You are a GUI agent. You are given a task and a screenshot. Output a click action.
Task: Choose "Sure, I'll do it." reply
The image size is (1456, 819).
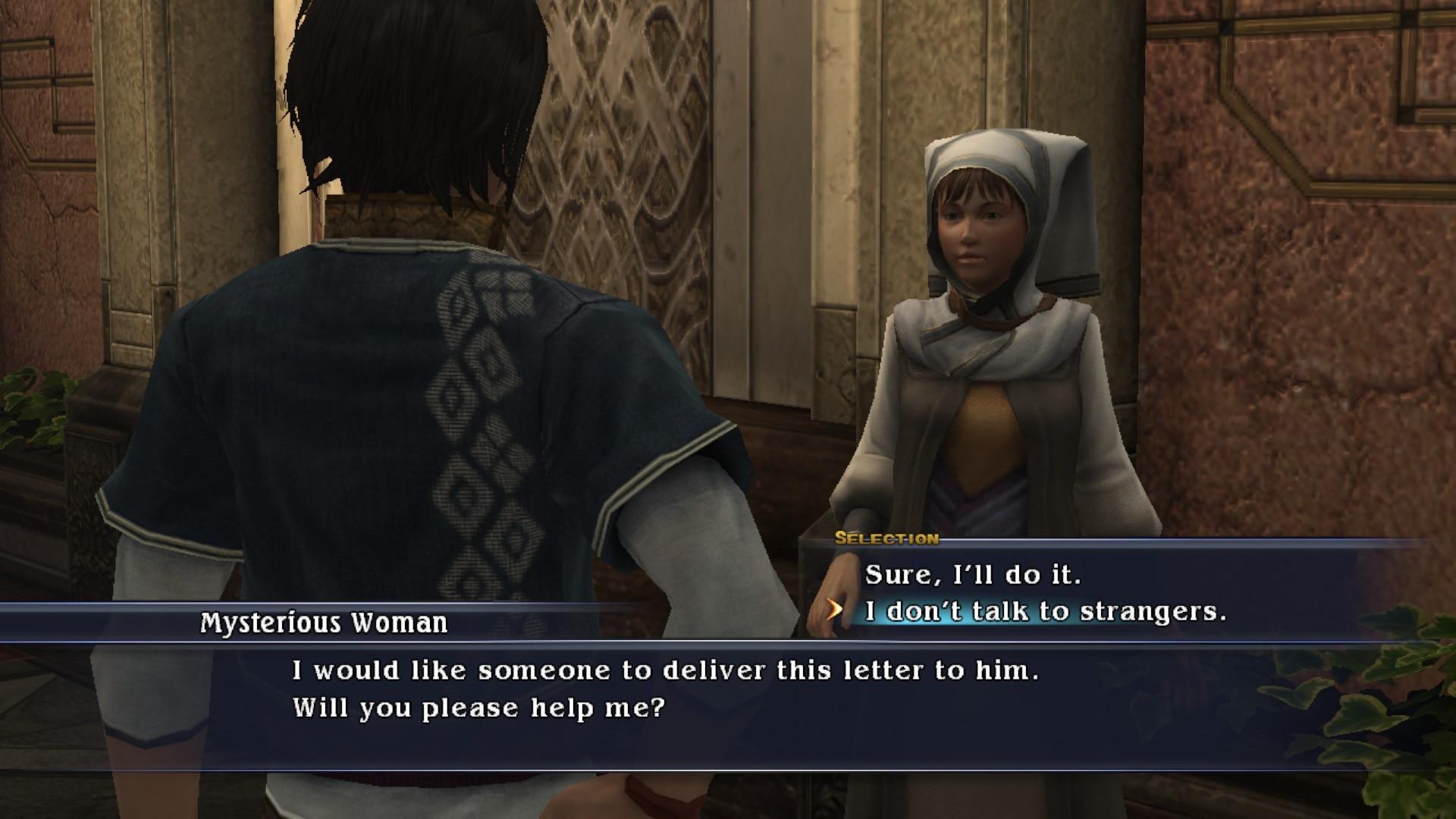click(x=972, y=575)
